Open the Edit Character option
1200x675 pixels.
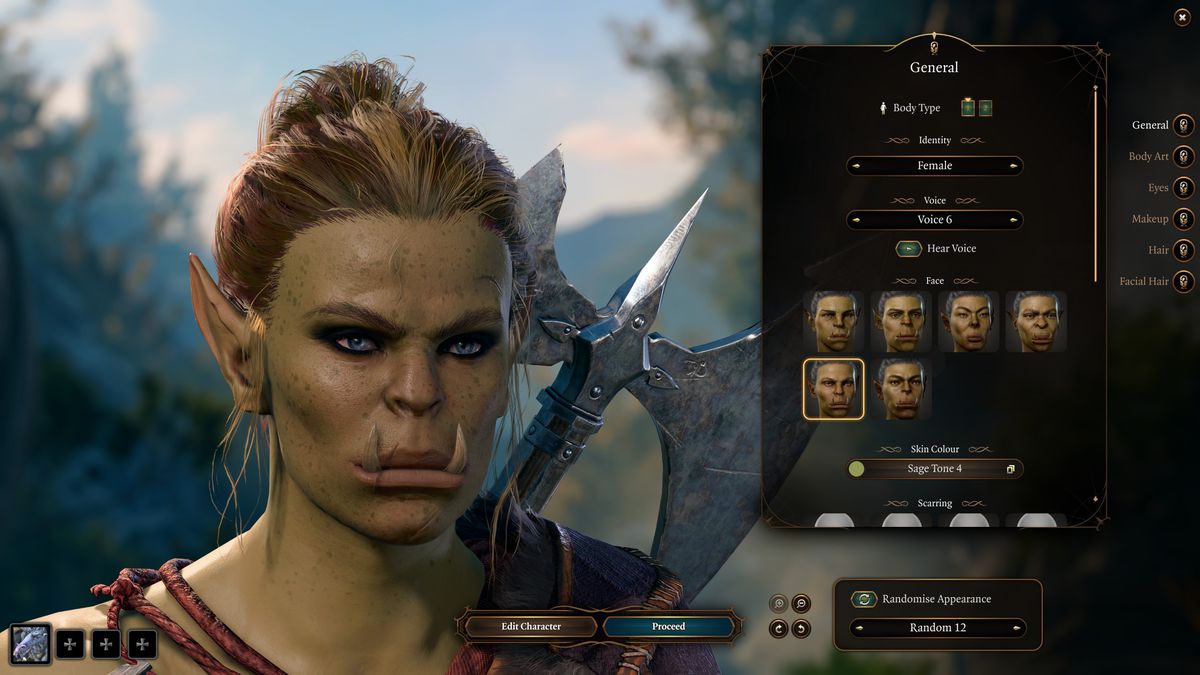(x=531, y=627)
